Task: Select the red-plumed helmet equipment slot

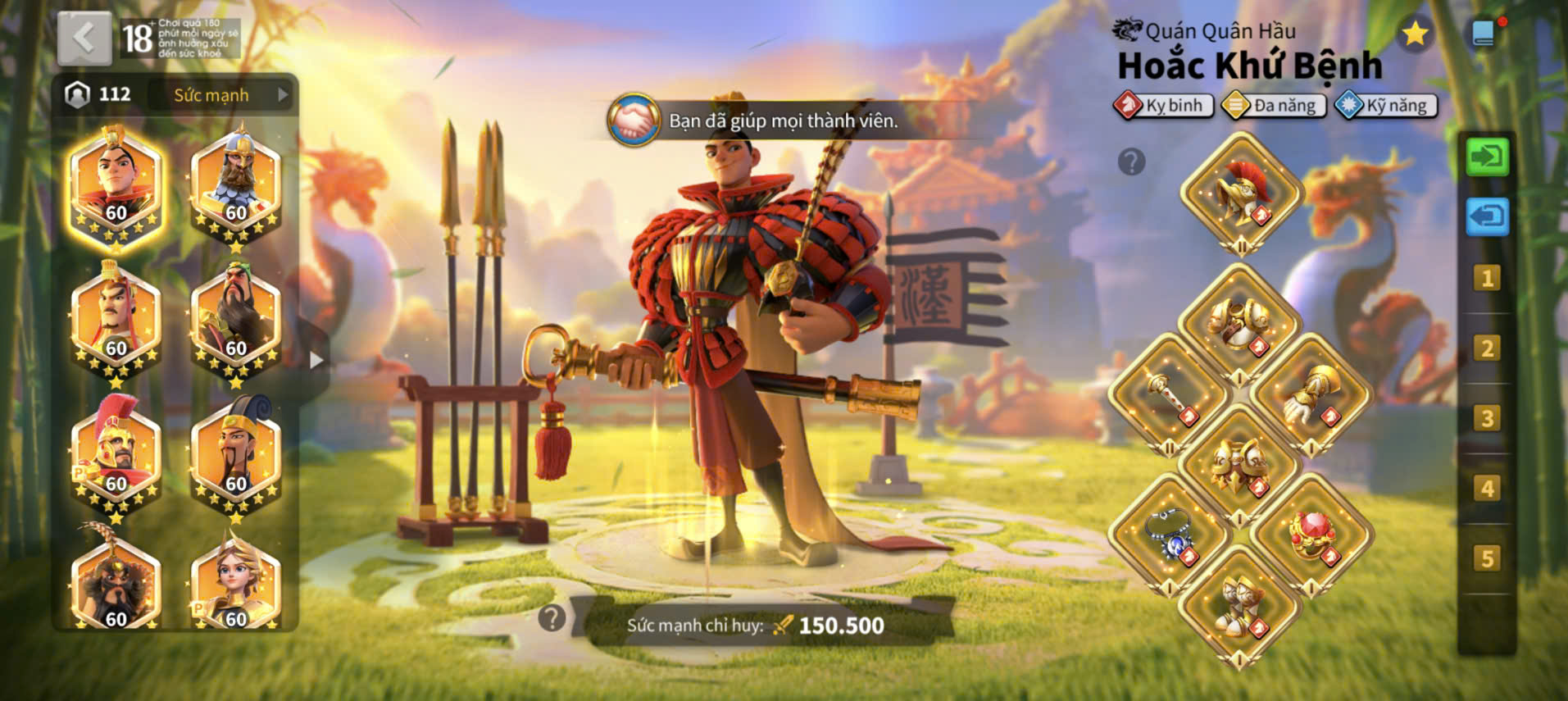Action: [1241, 193]
